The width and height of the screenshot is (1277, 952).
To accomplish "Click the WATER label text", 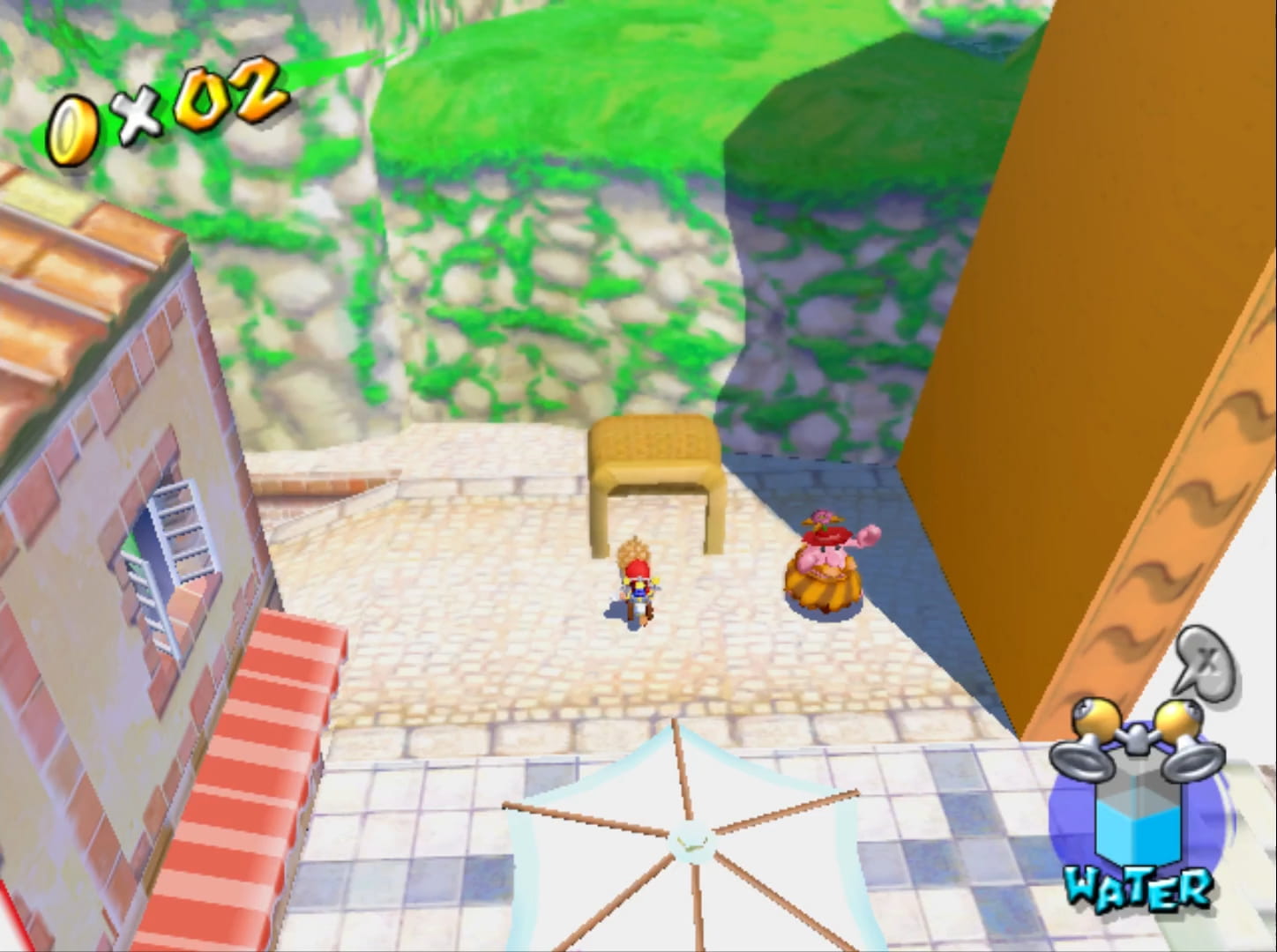I will pos(1139,890).
